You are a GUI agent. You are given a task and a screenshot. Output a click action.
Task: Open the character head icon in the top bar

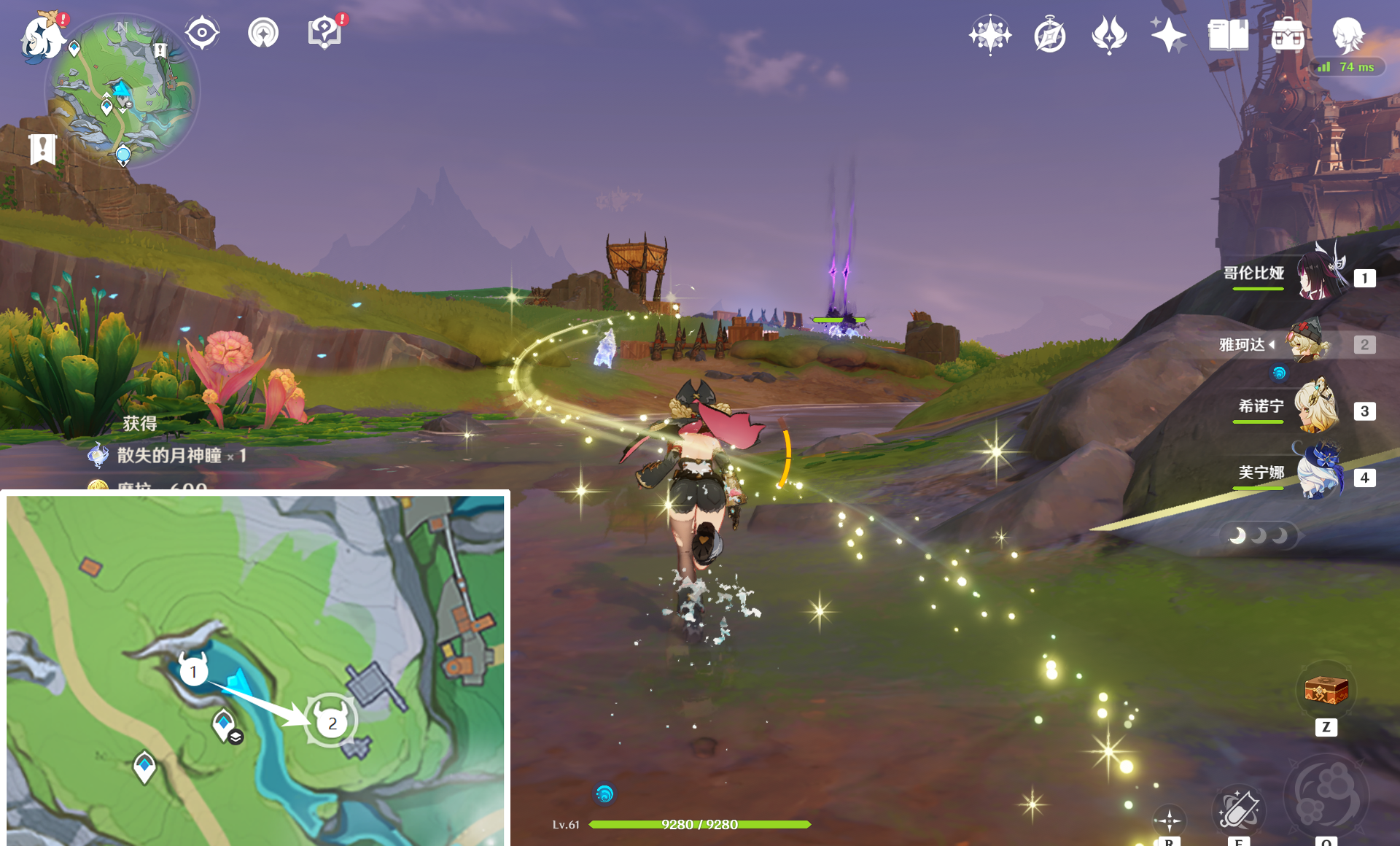point(1347,35)
